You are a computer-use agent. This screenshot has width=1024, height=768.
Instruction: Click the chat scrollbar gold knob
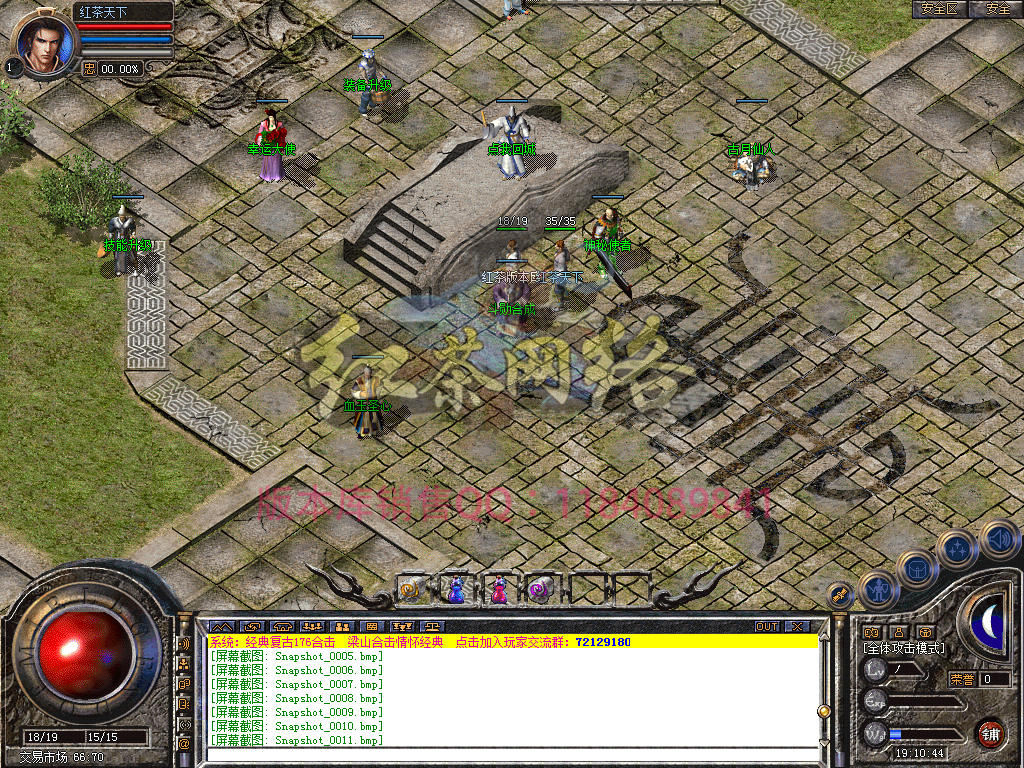pos(824,711)
